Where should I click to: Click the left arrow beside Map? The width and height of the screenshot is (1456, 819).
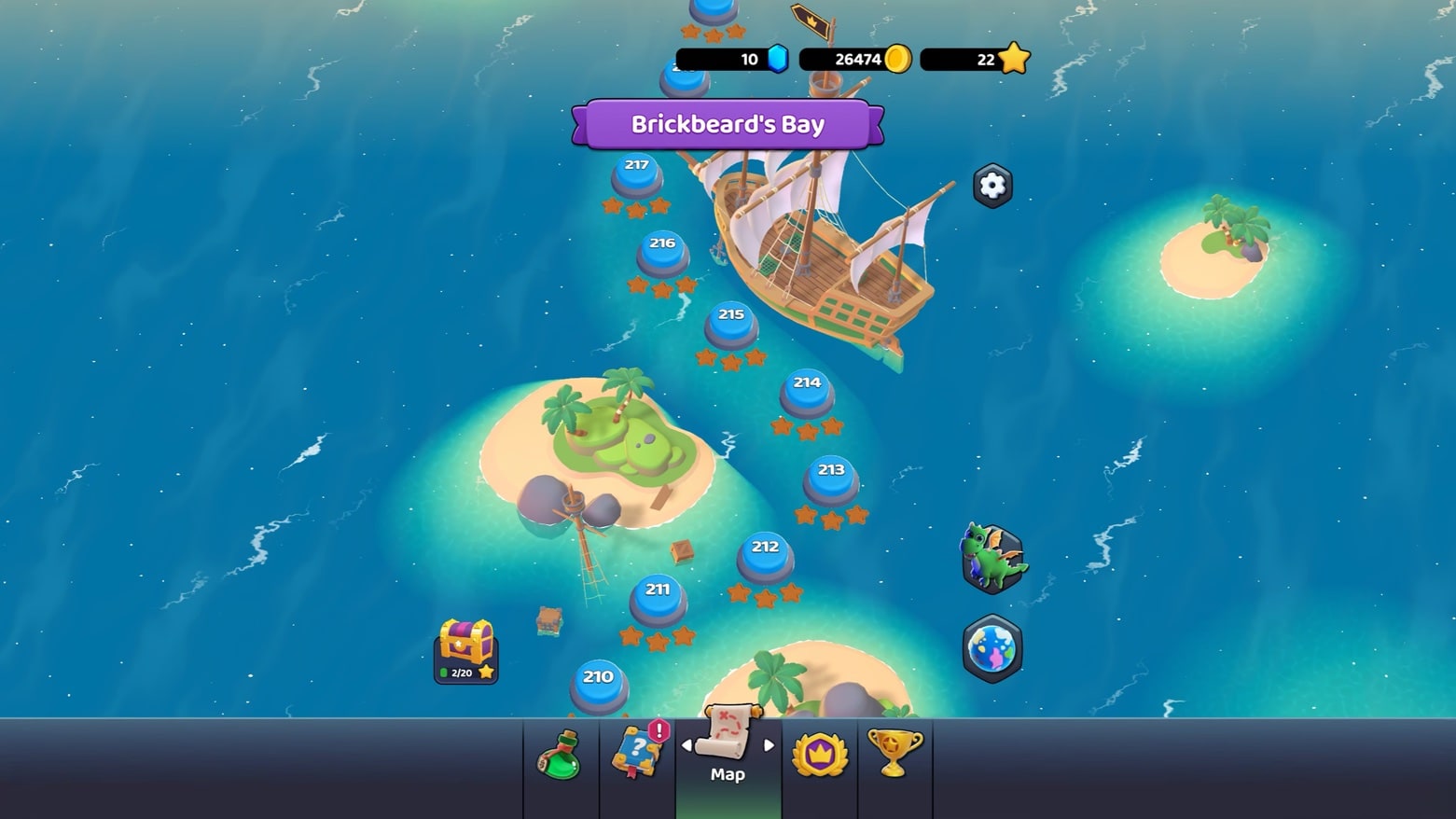click(686, 745)
